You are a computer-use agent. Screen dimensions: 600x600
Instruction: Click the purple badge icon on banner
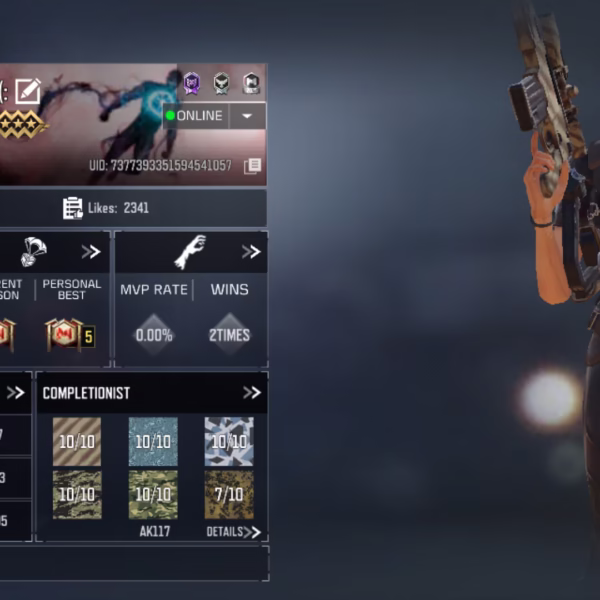[191, 83]
